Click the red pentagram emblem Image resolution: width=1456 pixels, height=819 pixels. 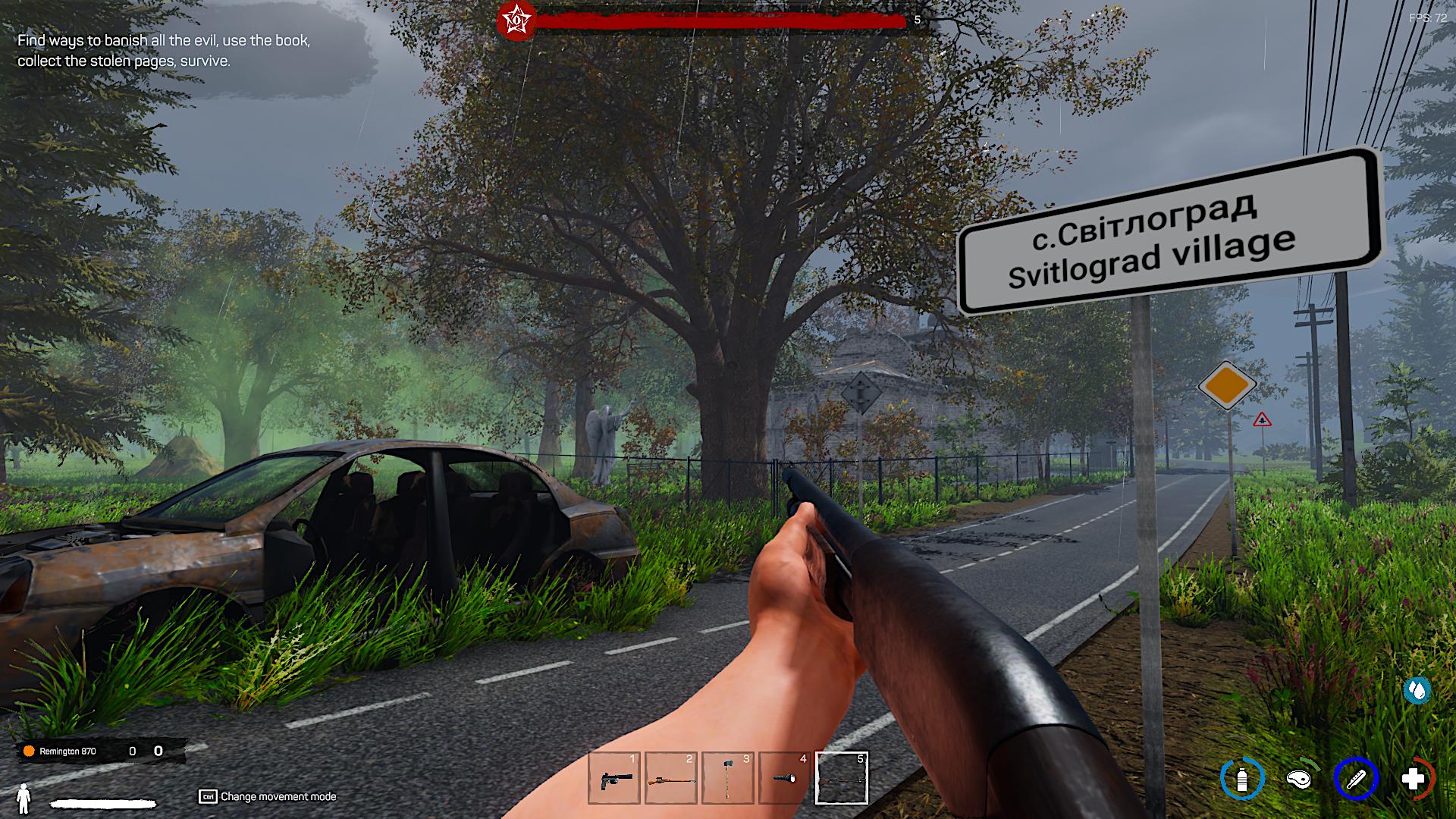516,20
